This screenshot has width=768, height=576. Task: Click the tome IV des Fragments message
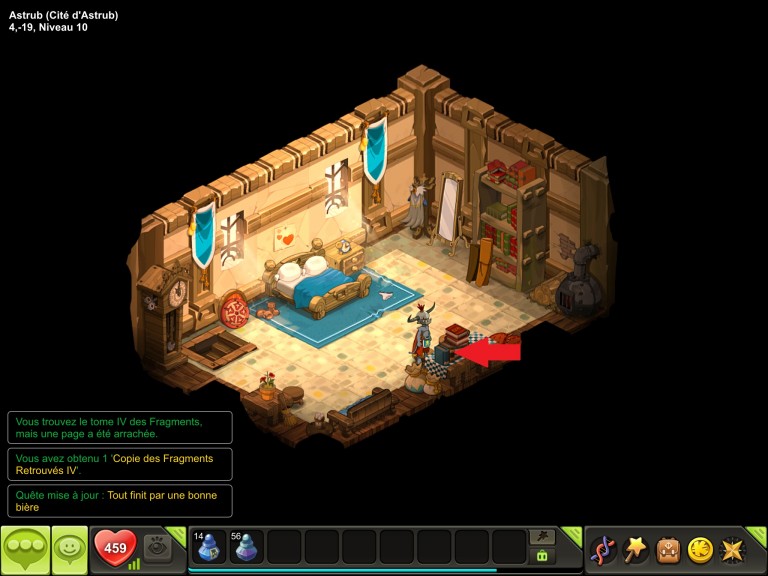point(120,428)
